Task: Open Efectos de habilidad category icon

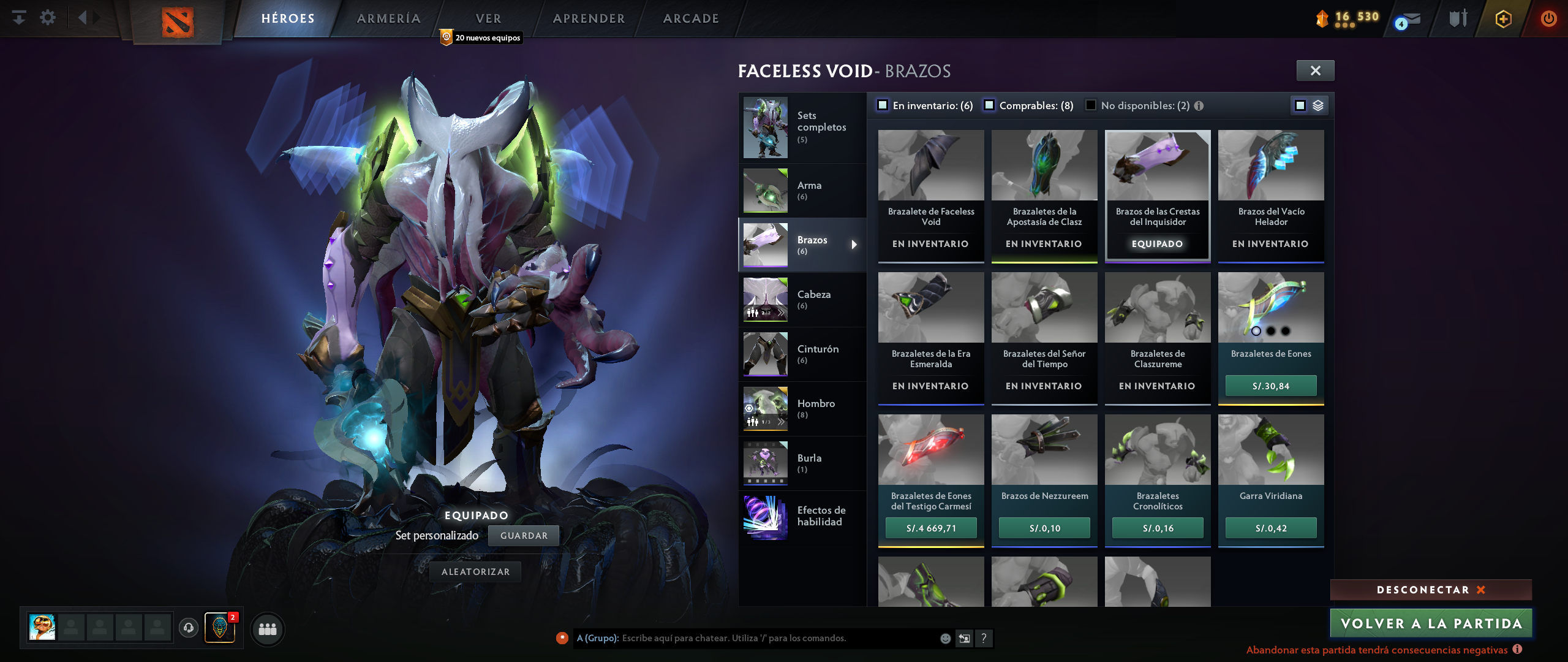Action: (765, 517)
